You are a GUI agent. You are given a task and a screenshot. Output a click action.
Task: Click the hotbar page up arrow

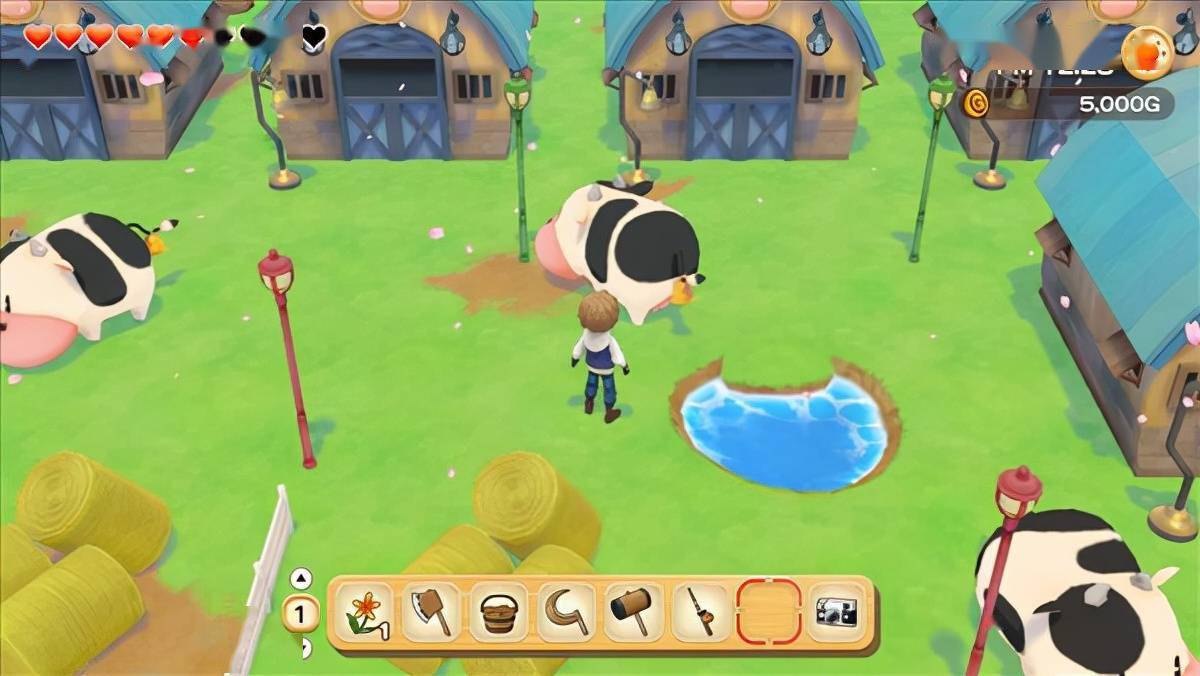click(x=301, y=578)
